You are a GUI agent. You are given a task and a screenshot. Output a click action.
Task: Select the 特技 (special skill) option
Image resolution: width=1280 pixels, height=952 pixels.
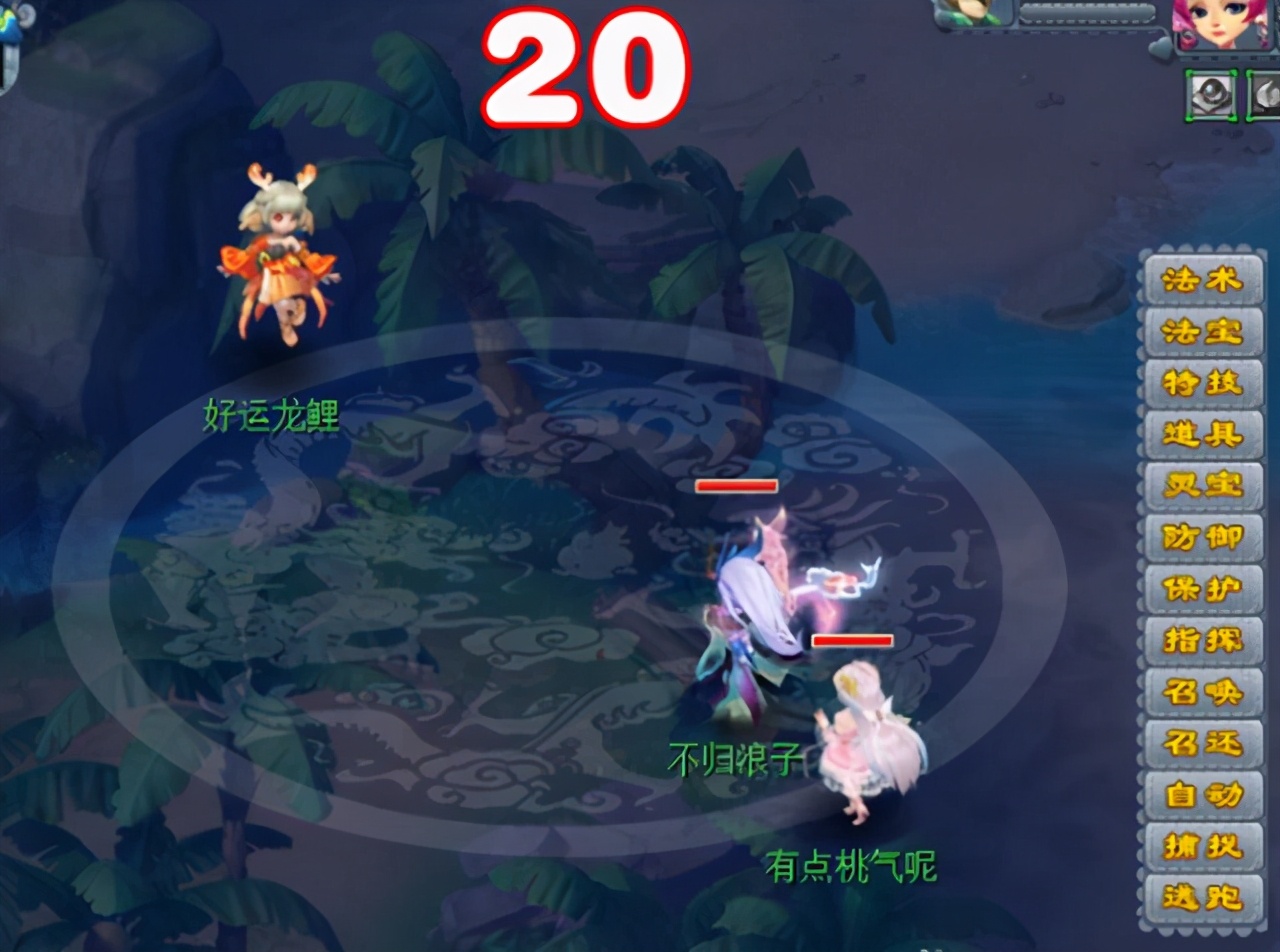[x=1203, y=383]
